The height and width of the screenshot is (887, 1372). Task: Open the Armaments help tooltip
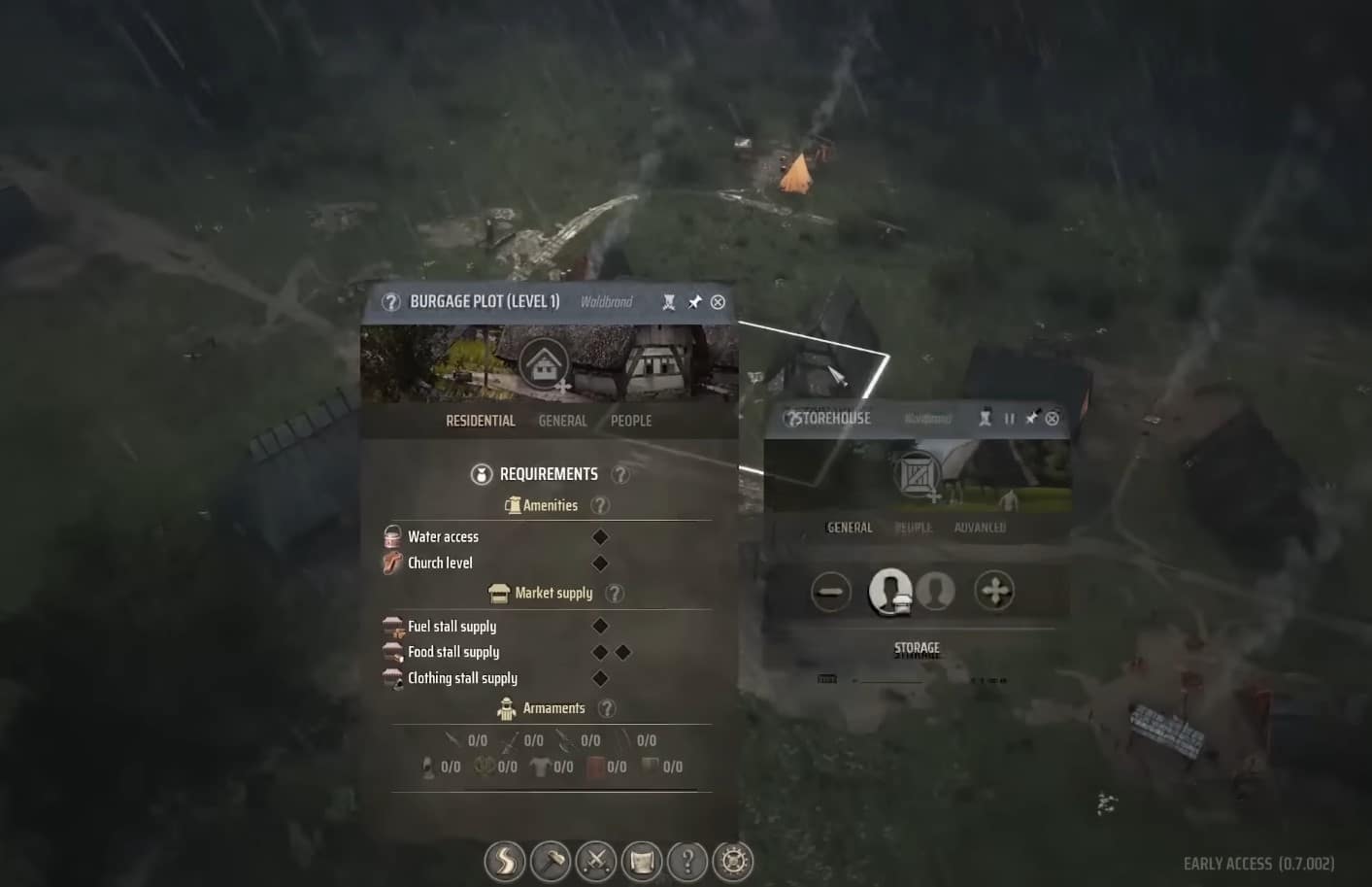point(607,708)
